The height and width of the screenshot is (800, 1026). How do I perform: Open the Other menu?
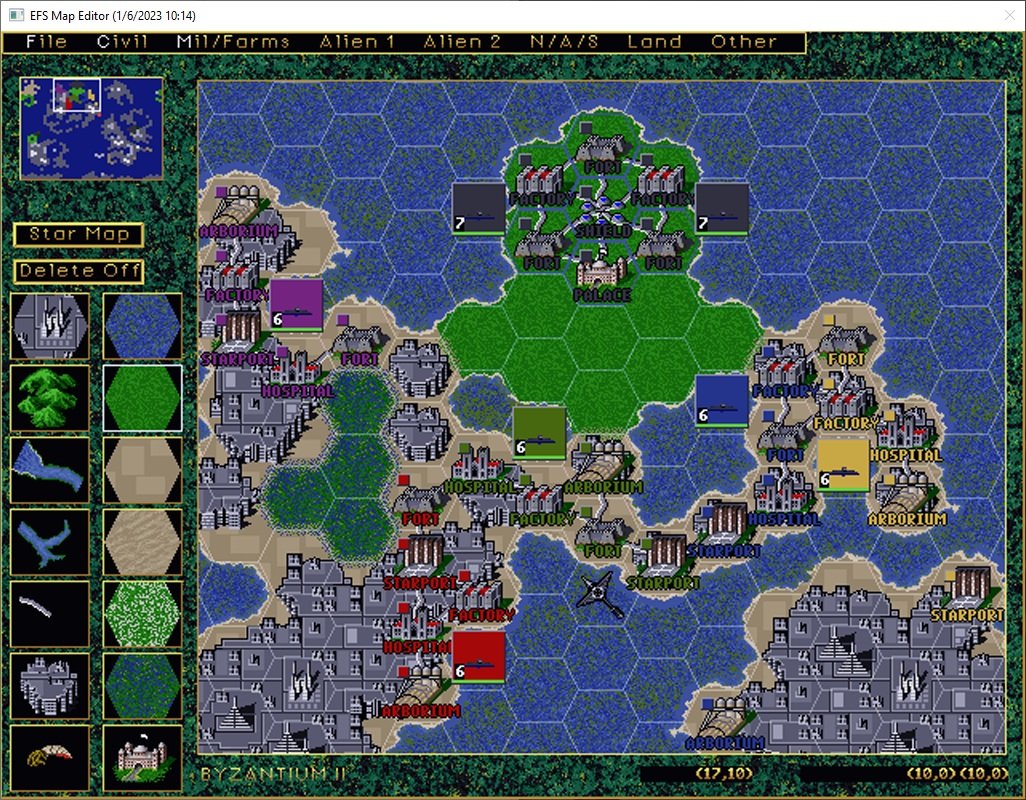coord(744,42)
